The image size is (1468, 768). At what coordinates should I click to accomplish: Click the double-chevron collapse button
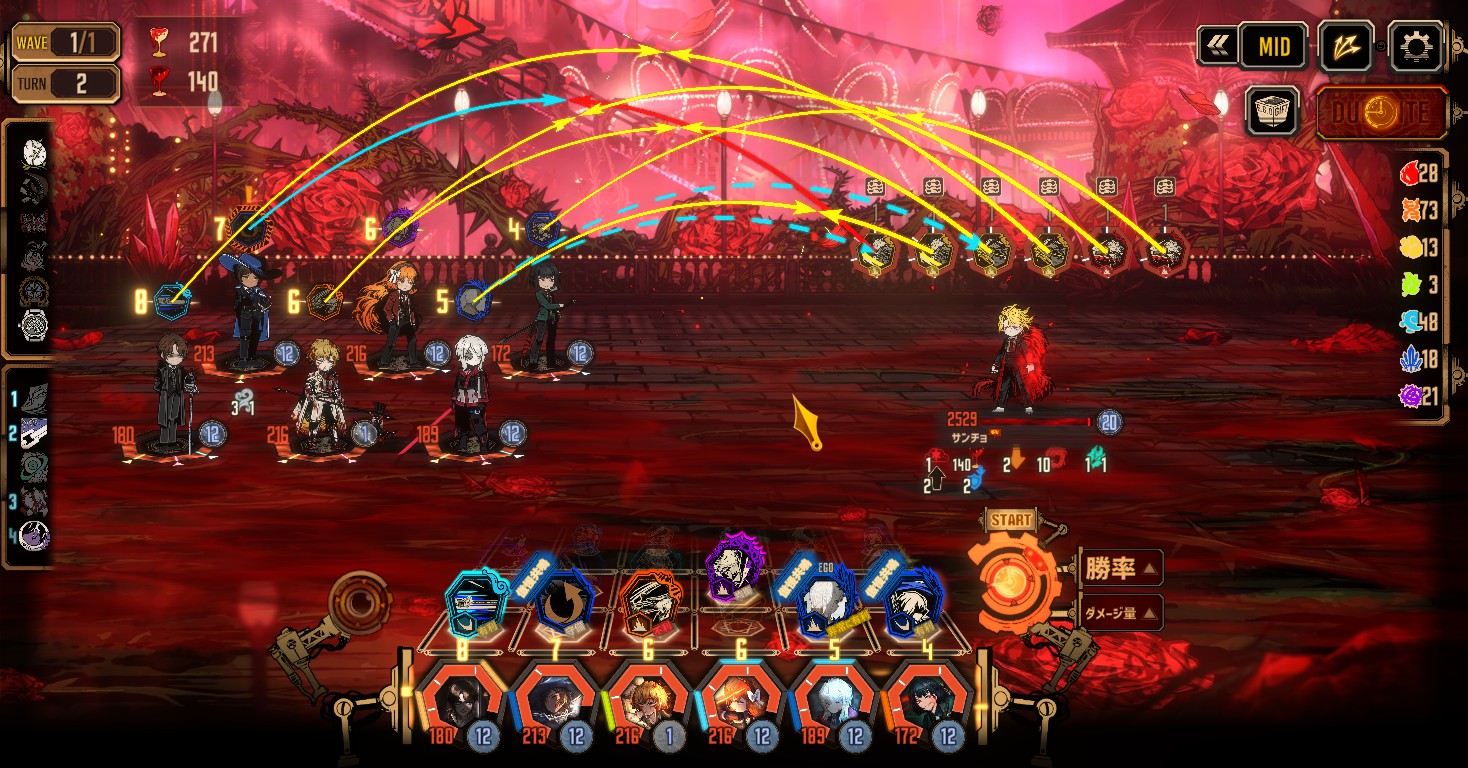[1217, 46]
